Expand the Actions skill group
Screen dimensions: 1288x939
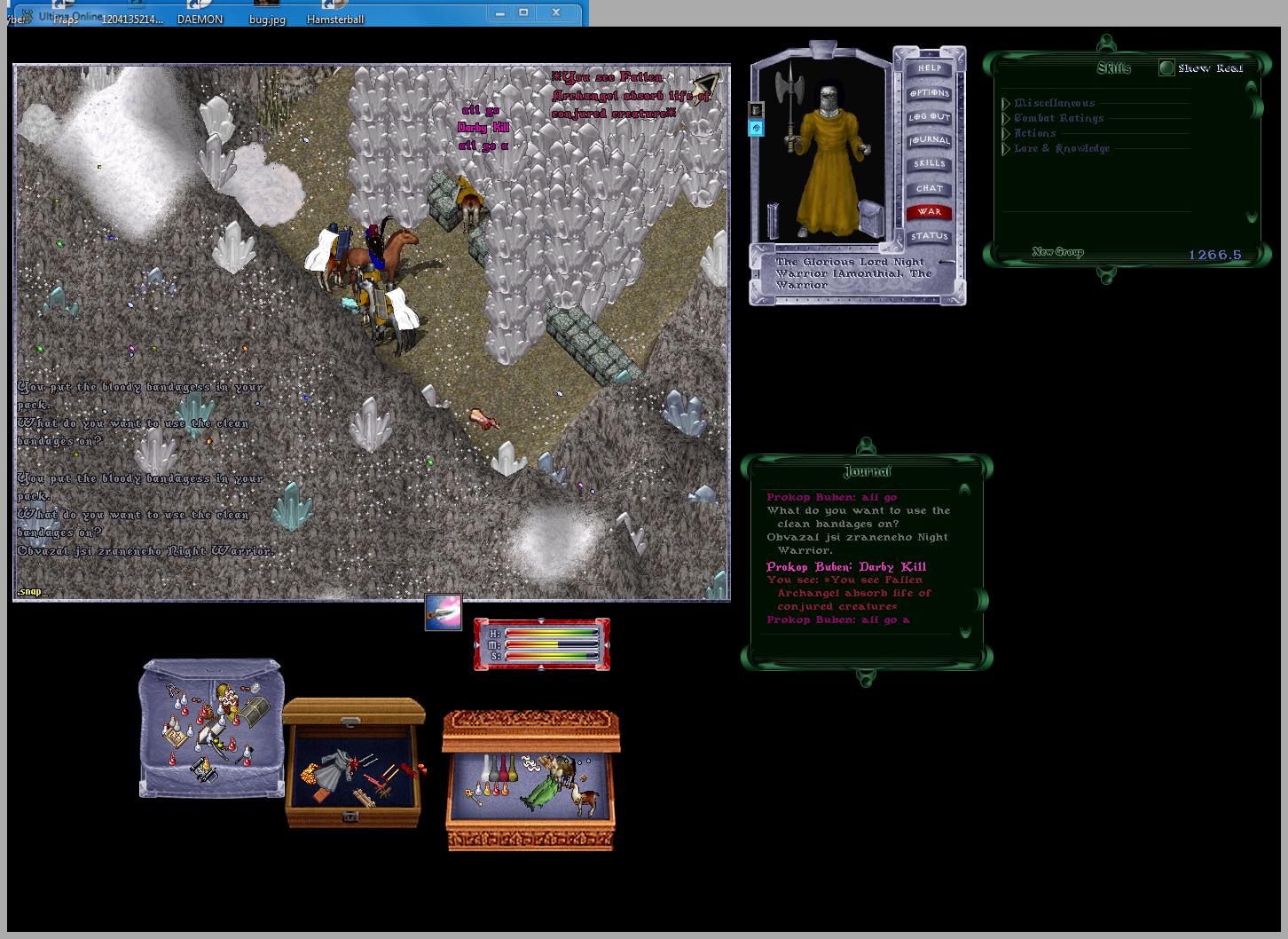tap(1007, 134)
